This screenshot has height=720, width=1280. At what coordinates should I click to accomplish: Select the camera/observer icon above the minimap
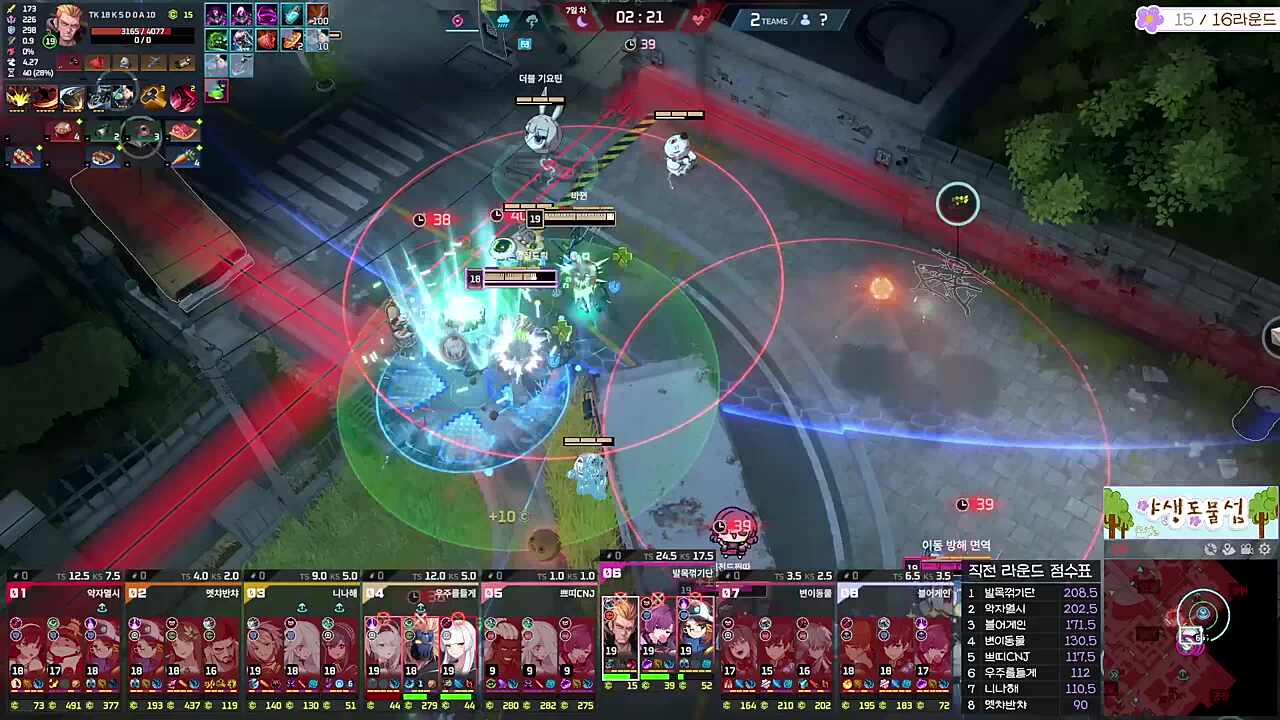pos(1246,548)
